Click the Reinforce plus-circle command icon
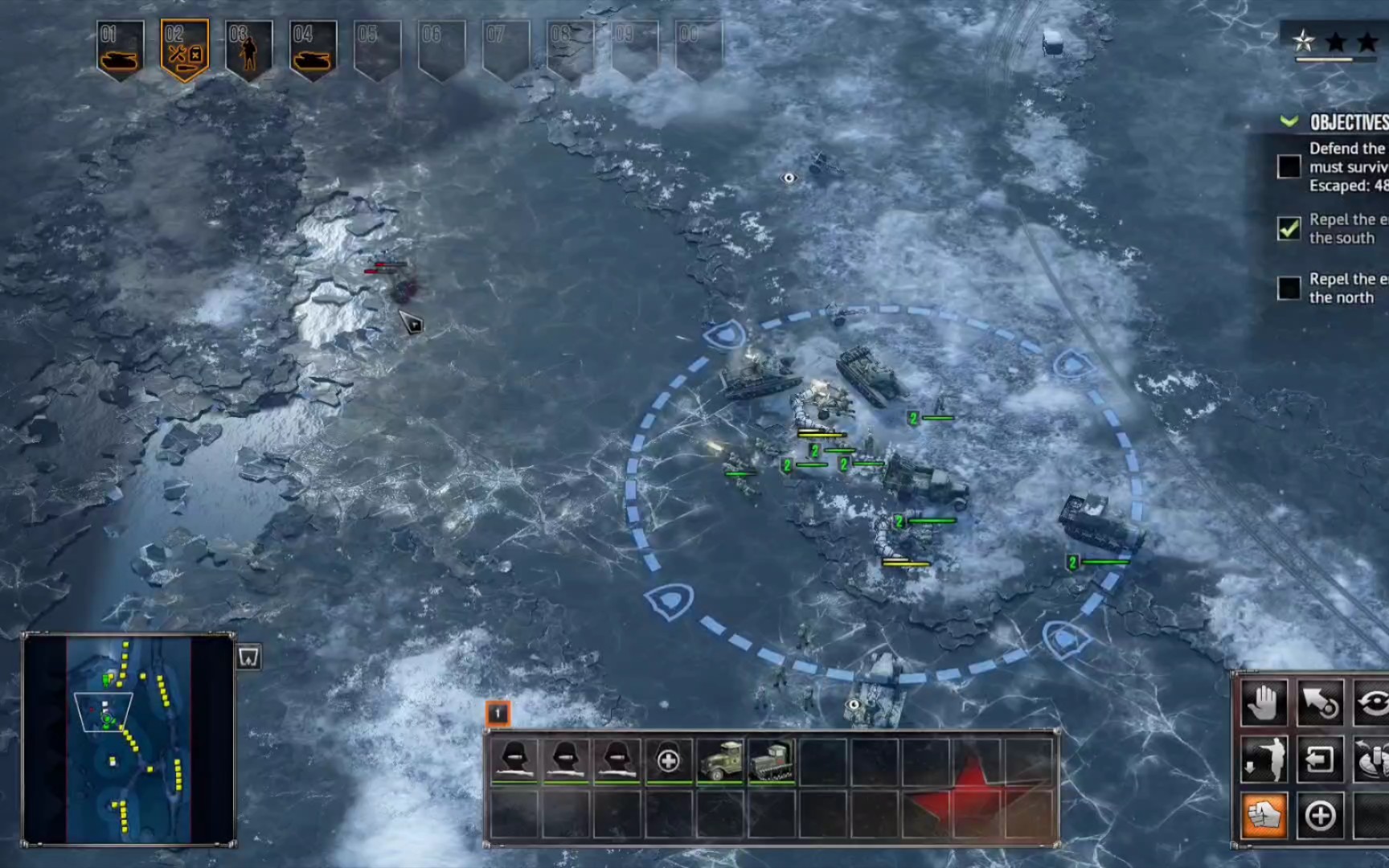Viewport: 1389px width, 868px height. [x=1320, y=816]
